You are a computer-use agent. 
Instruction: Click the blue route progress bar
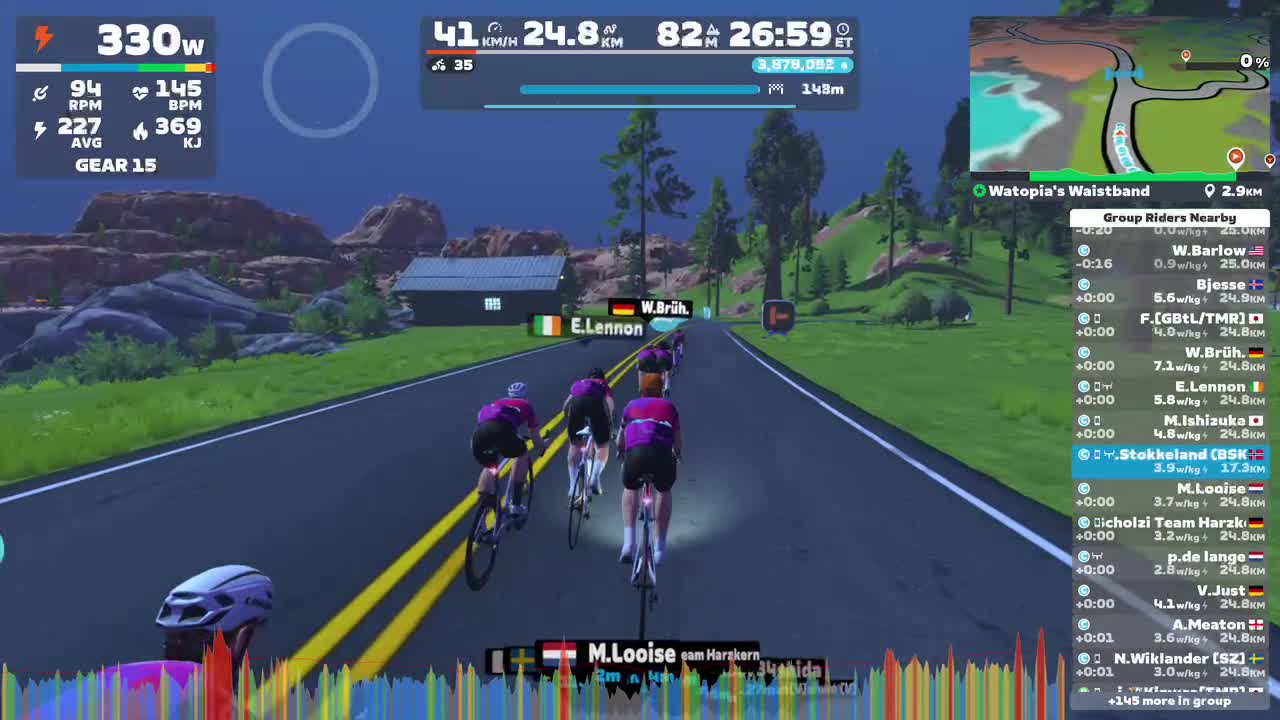(640, 89)
